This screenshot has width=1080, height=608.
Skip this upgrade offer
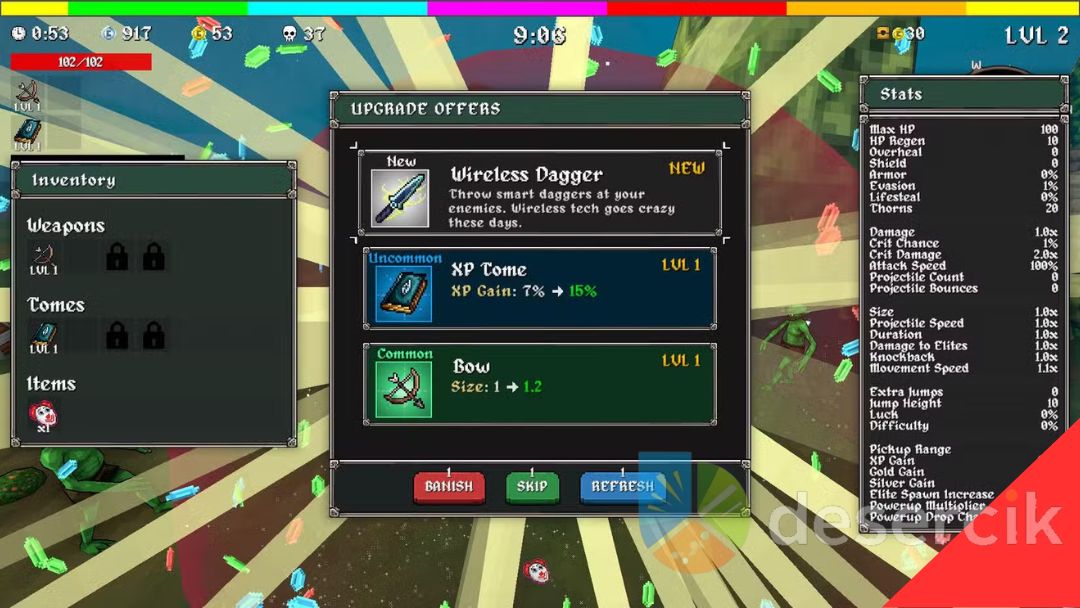pyautogui.click(x=532, y=487)
